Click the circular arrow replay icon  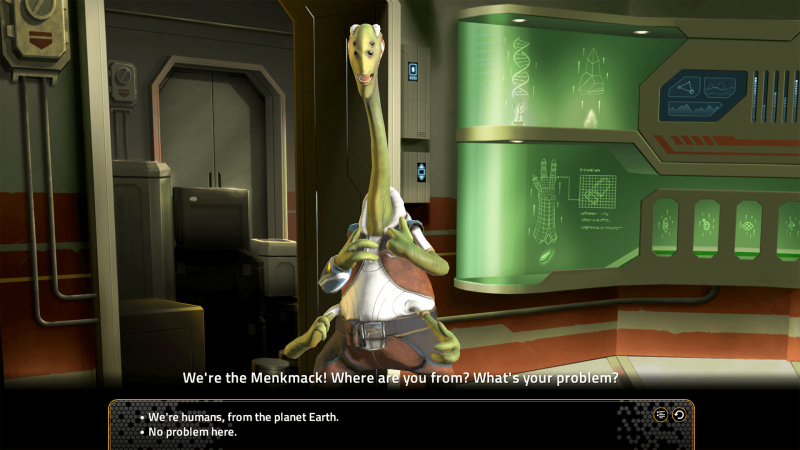pyautogui.click(x=679, y=414)
